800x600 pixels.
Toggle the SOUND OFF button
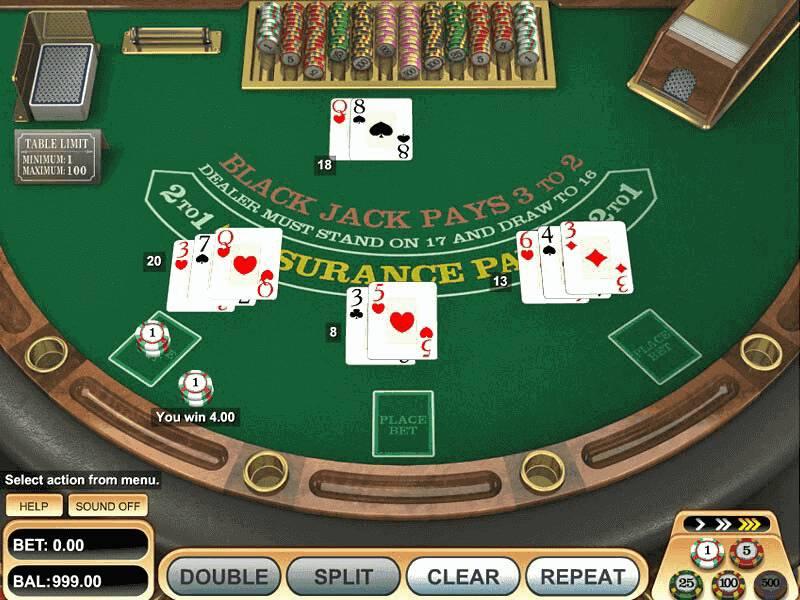coord(108,506)
